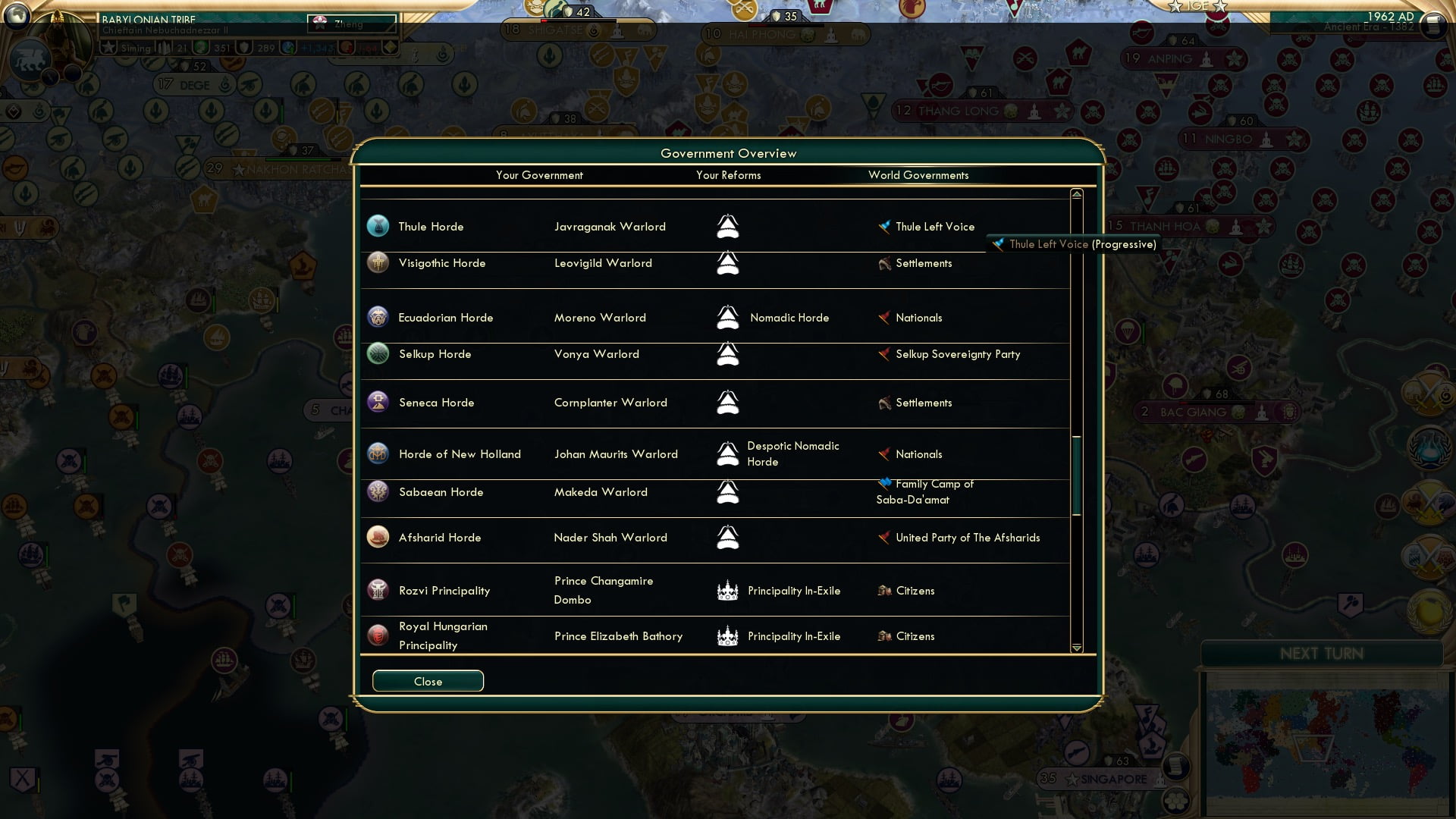Click the Despotic Nomadic Horde icon for New Holland
This screenshot has width=1456, height=819.
[728, 453]
